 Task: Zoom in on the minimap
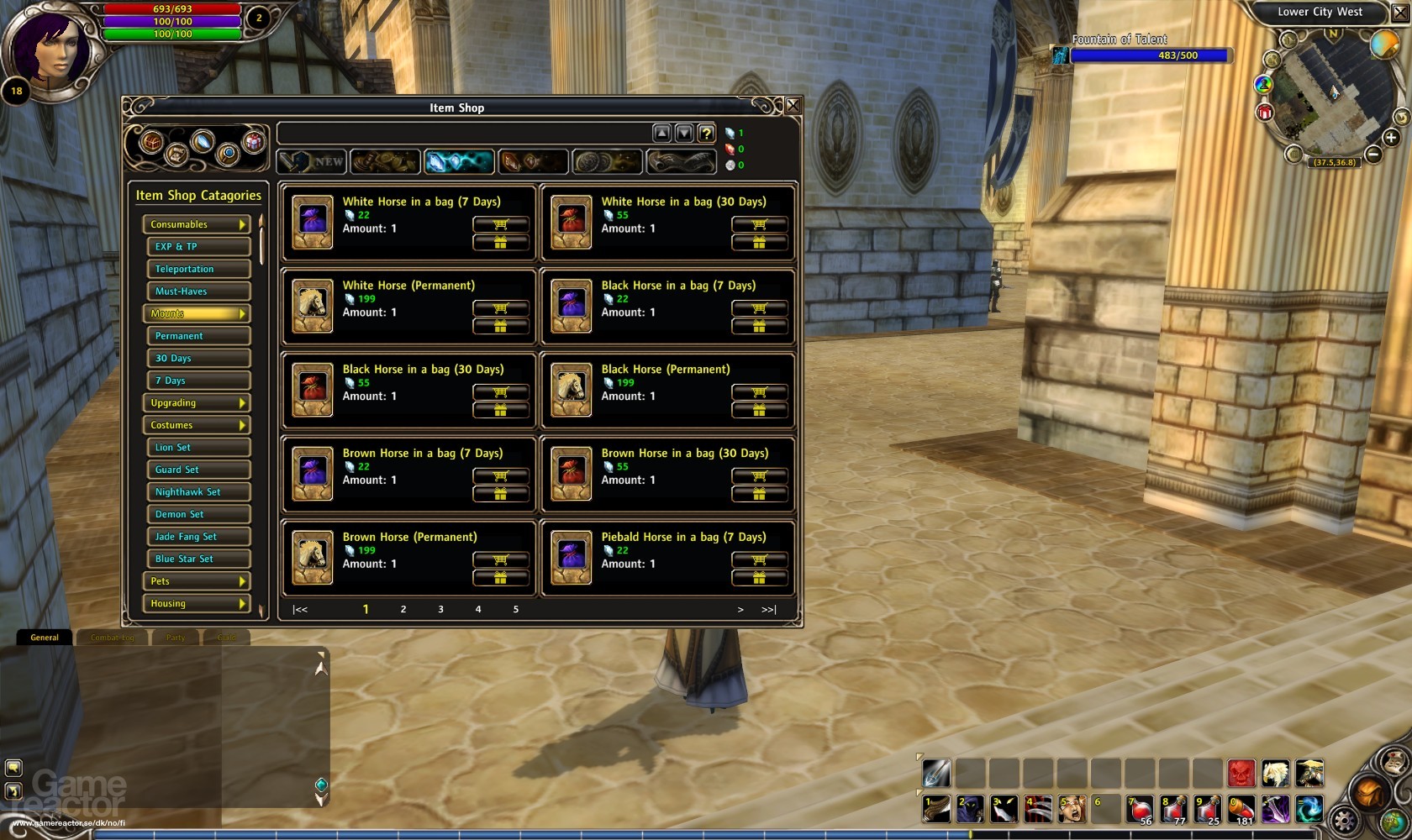pyautogui.click(x=1391, y=138)
